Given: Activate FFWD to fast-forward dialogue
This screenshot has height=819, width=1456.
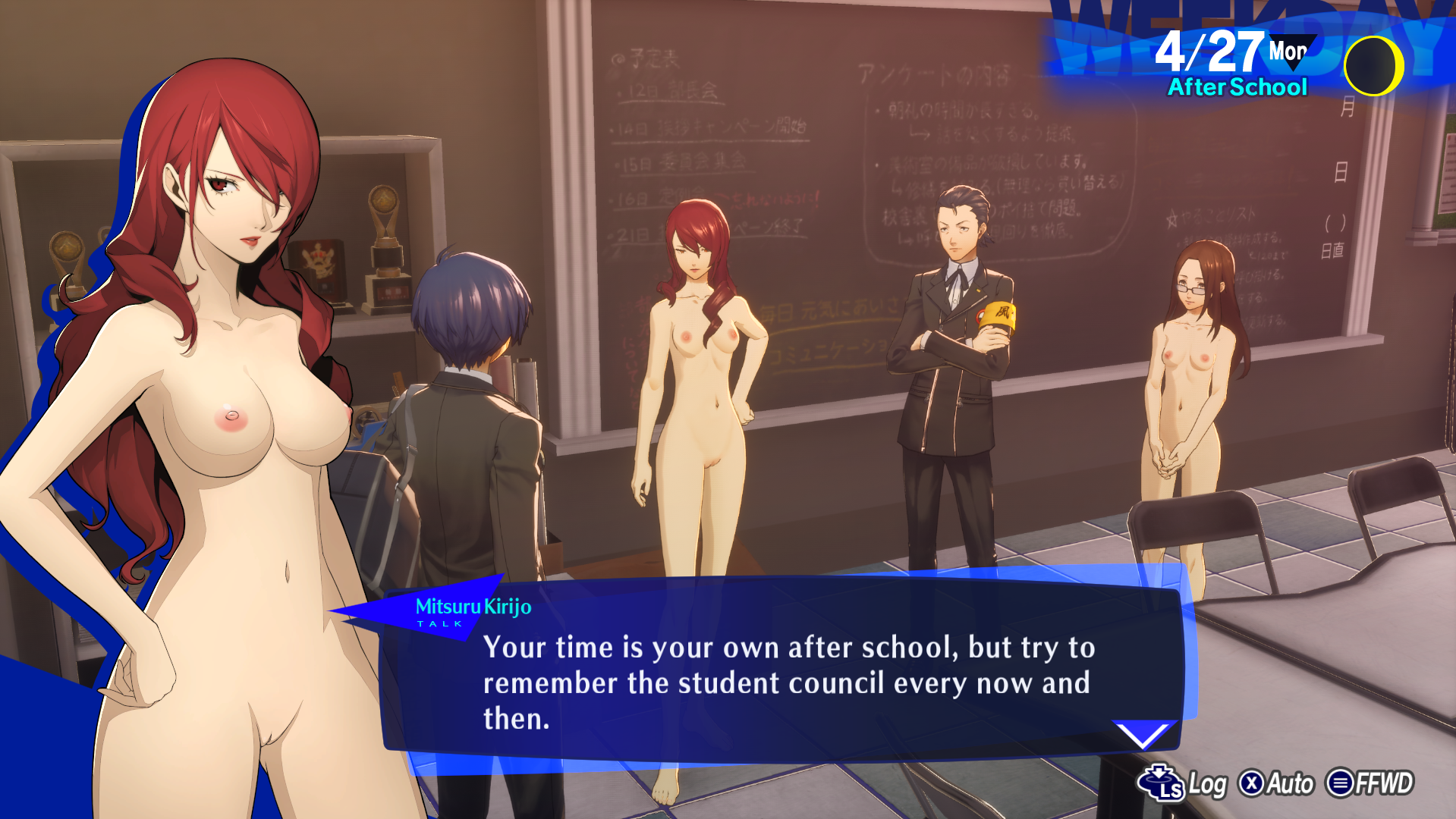Looking at the screenshot, I should [x=1370, y=783].
